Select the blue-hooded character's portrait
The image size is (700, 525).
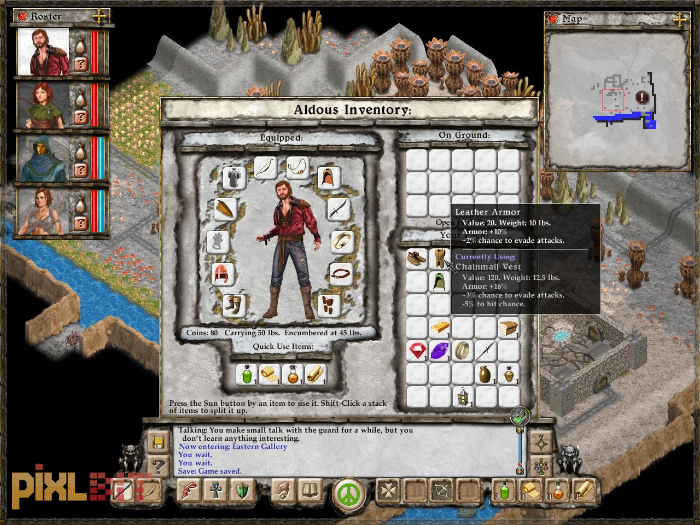[43, 160]
